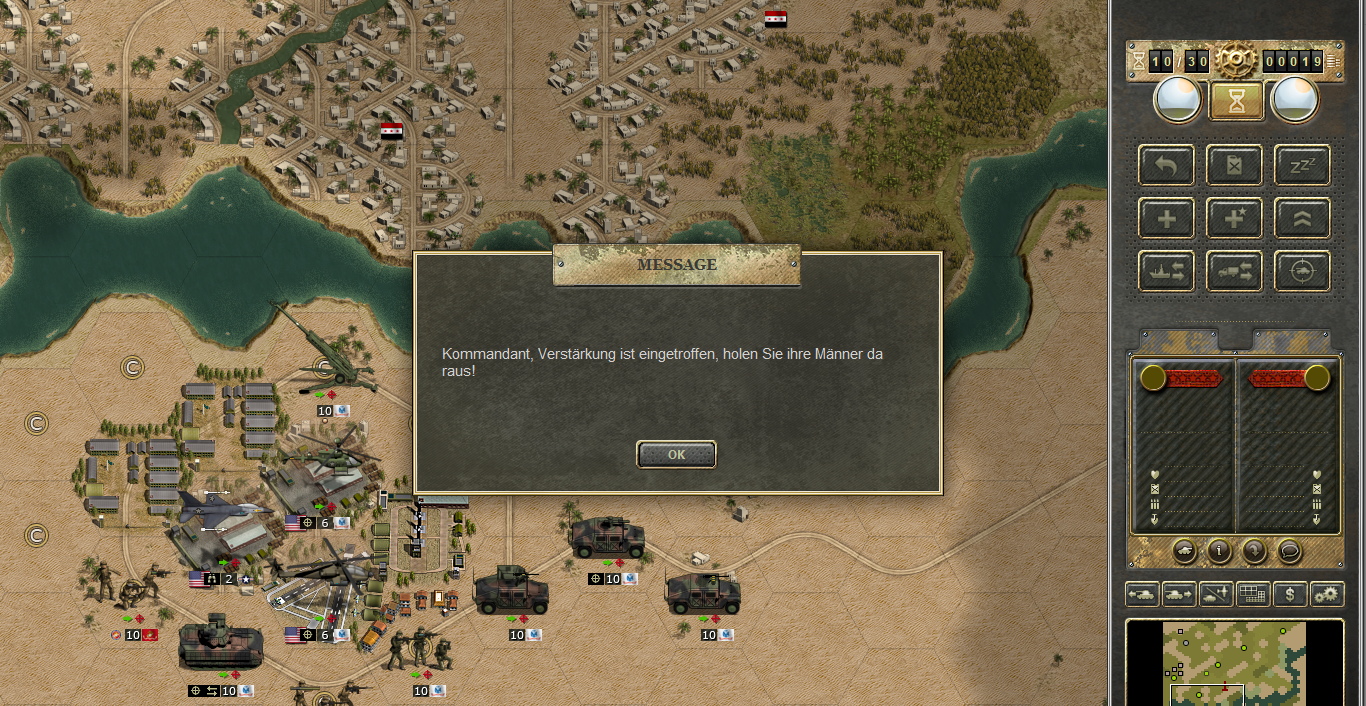Confirm the message with OK
Viewport: 1366px width, 706px height.
676,454
